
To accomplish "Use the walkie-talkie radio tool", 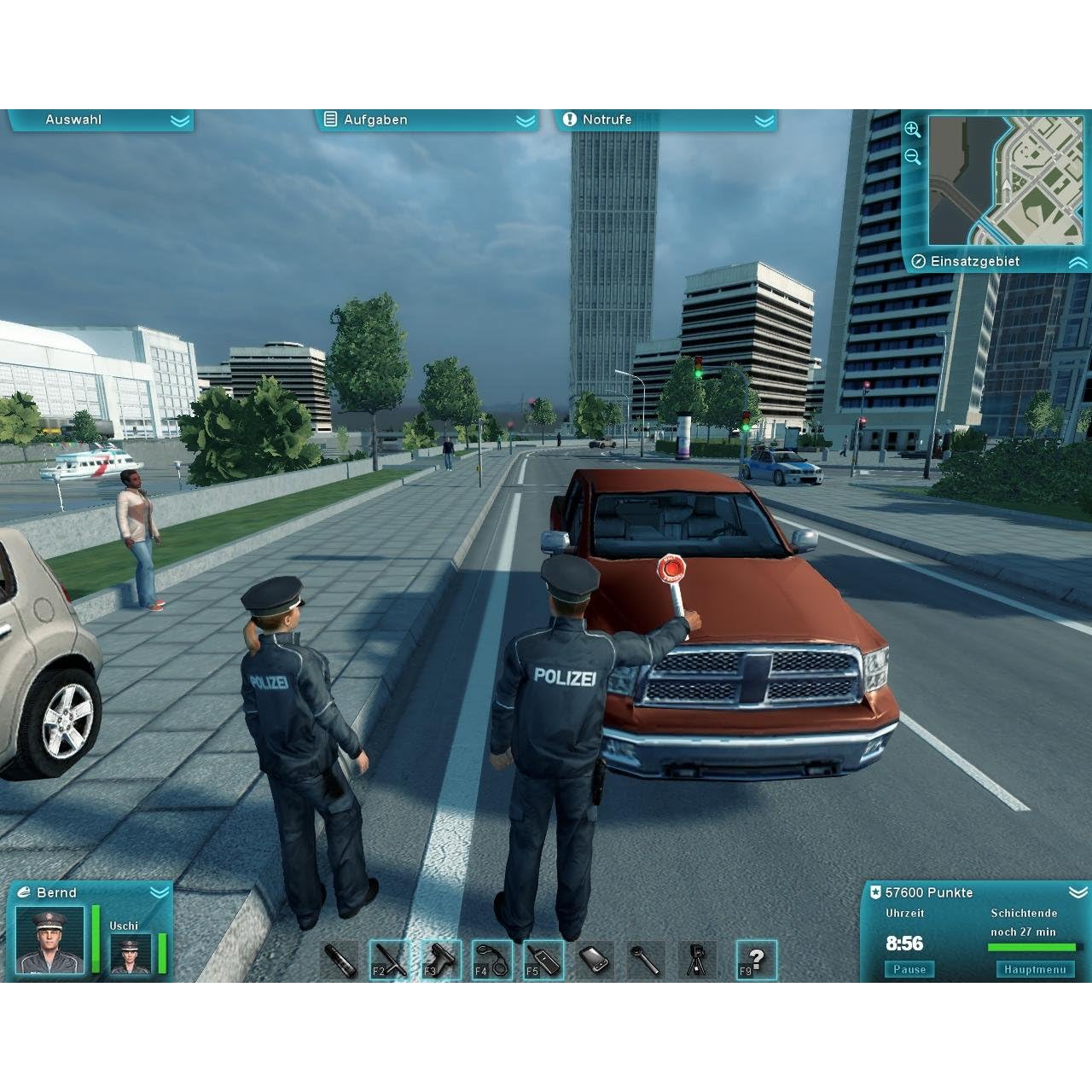I will (x=543, y=961).
